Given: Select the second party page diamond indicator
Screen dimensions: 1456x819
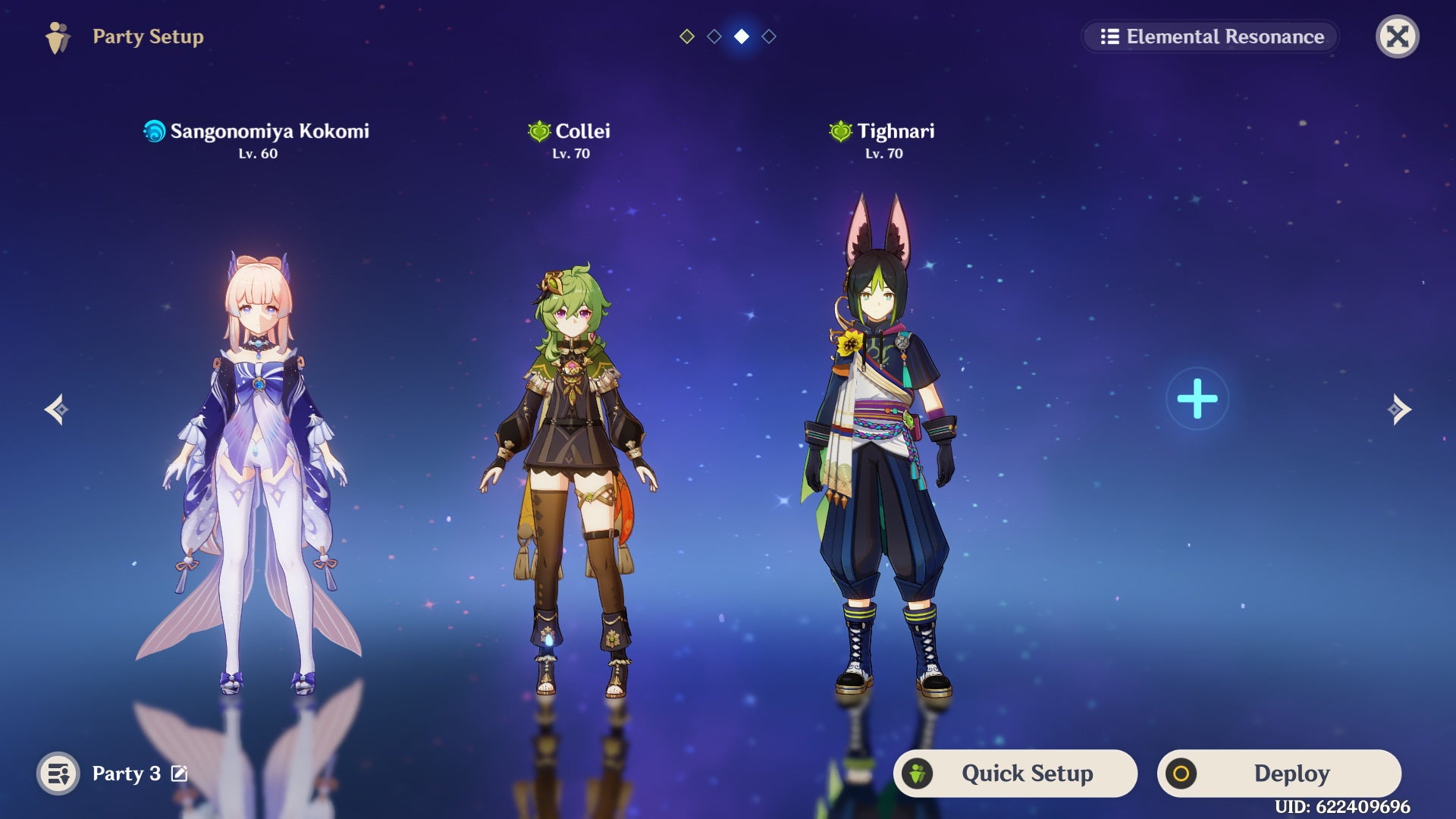Looking at the screenshot, I should 714,36.
